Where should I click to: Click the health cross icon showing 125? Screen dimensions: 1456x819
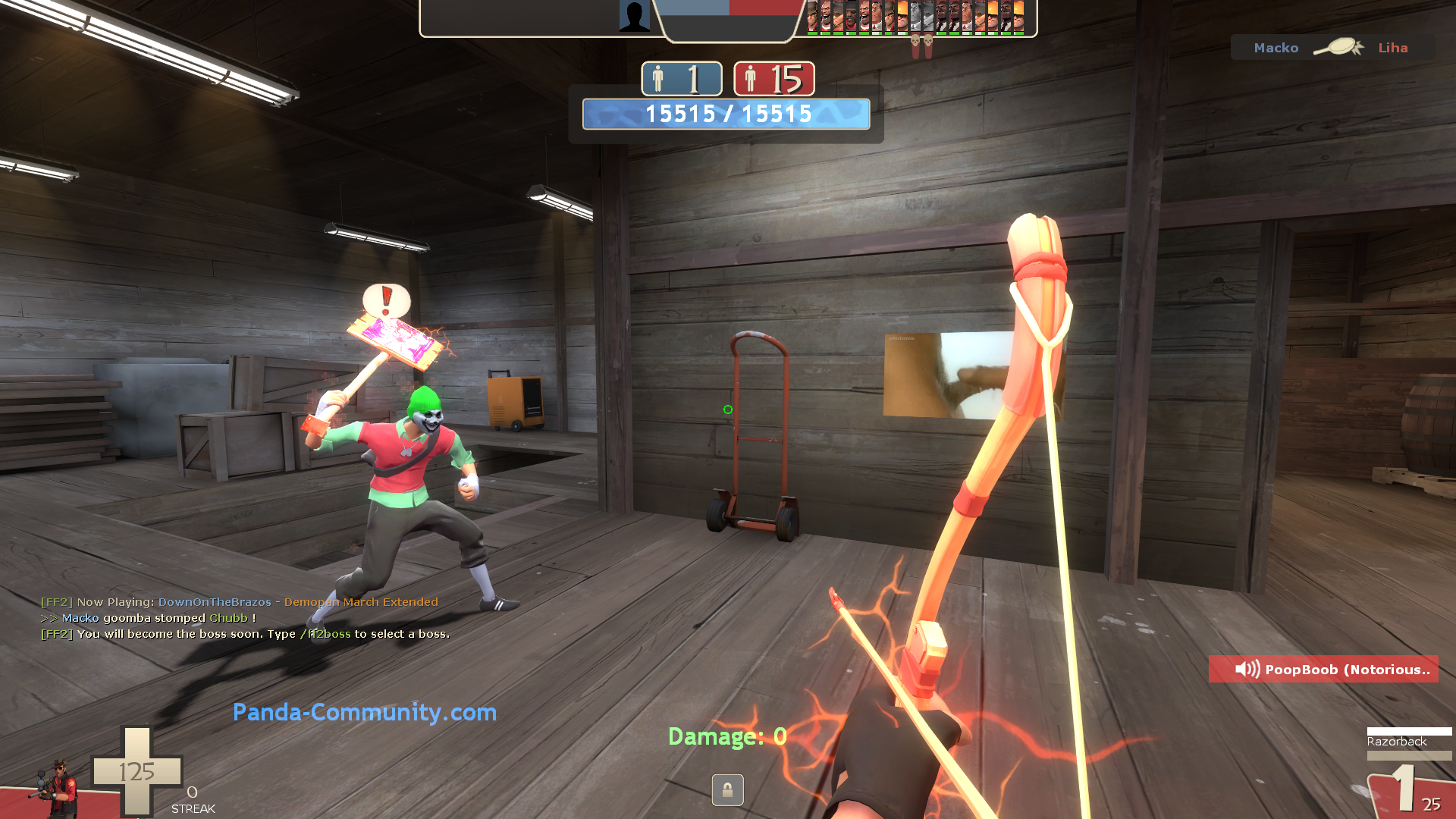(x=136, y=770)
